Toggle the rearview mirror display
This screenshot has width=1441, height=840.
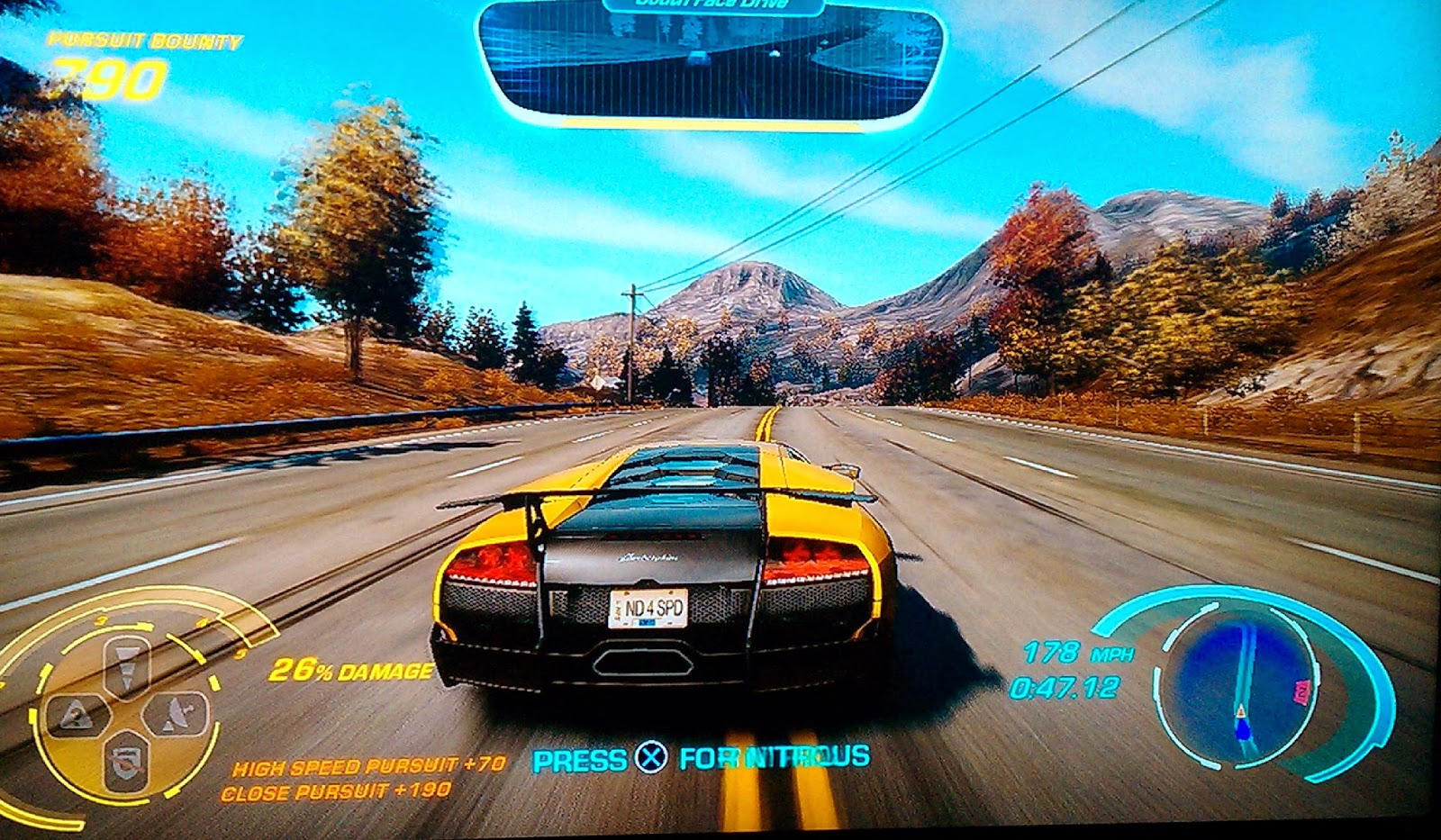711,63
